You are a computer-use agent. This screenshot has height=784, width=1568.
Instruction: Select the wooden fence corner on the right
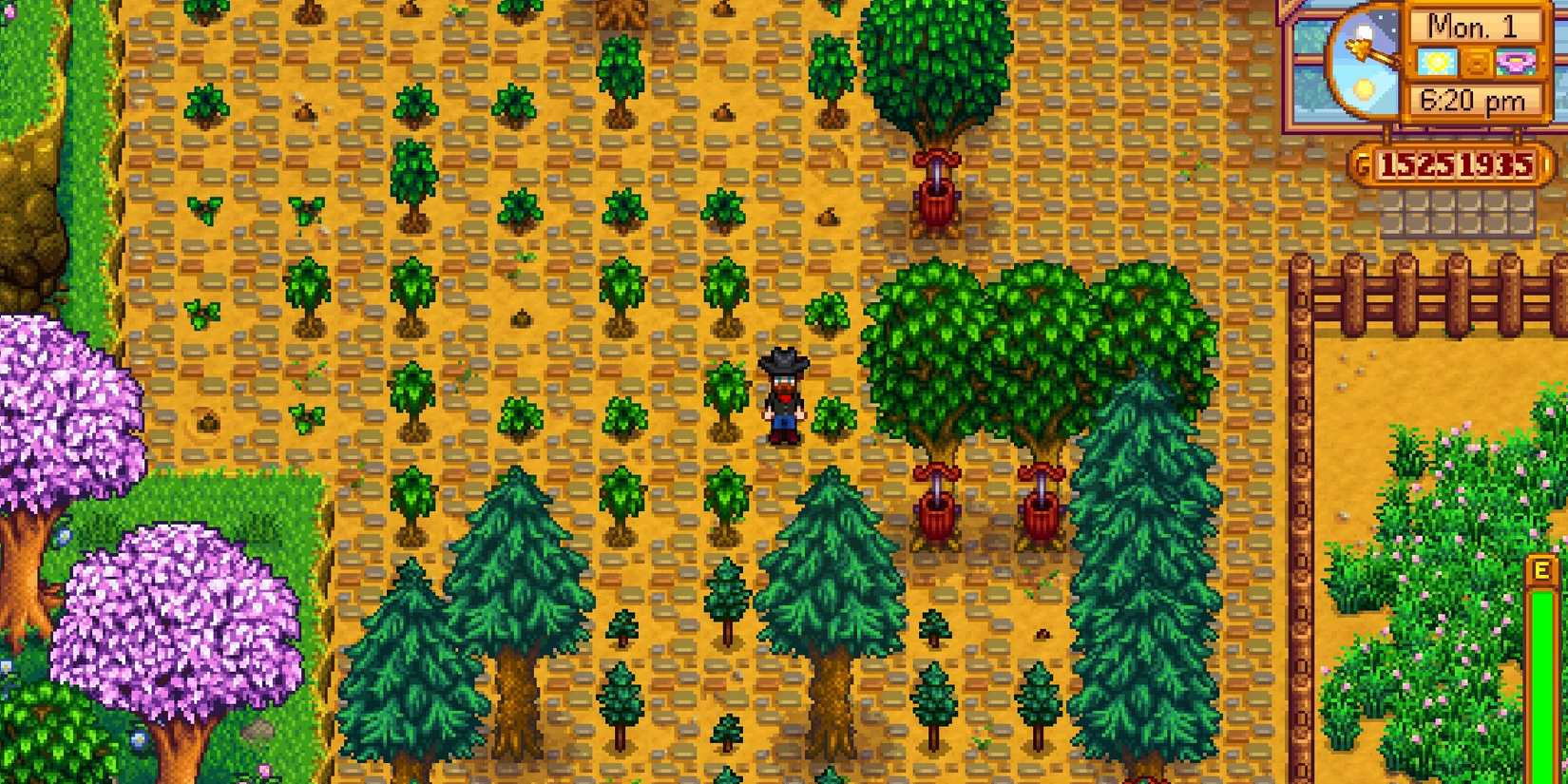pyautogui.click(x=1302, y=276)
